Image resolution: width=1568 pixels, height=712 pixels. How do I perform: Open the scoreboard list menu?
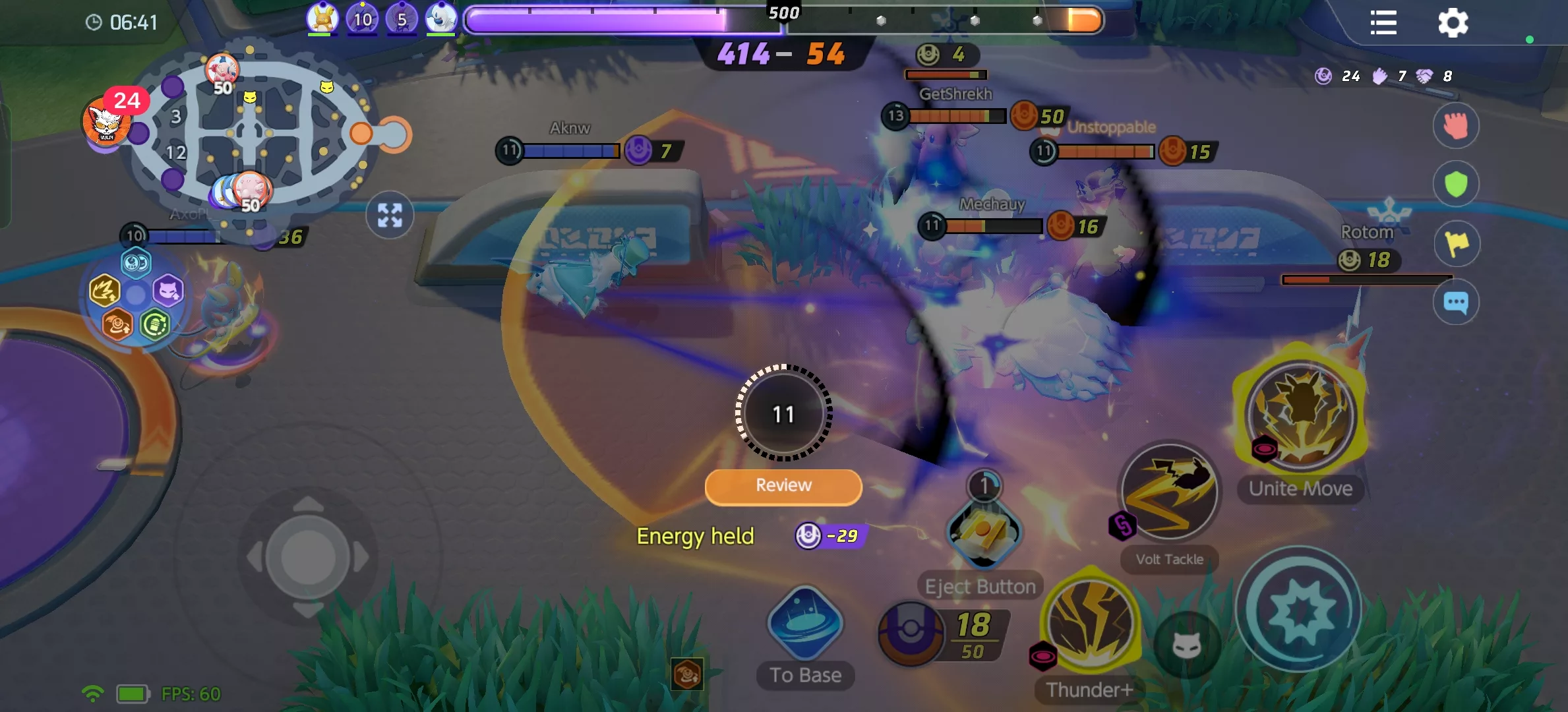(1383, 23)
